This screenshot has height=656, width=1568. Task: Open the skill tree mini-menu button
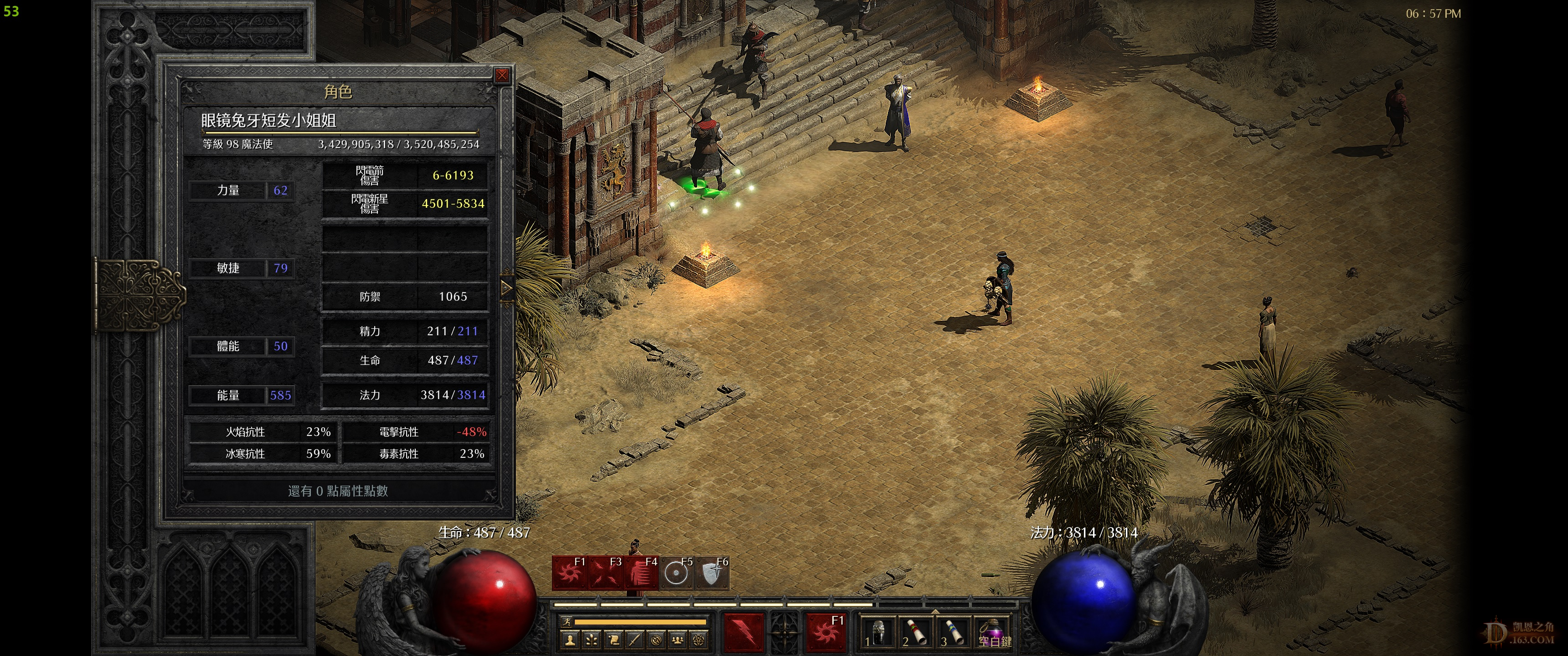click(x=592, y=640)
